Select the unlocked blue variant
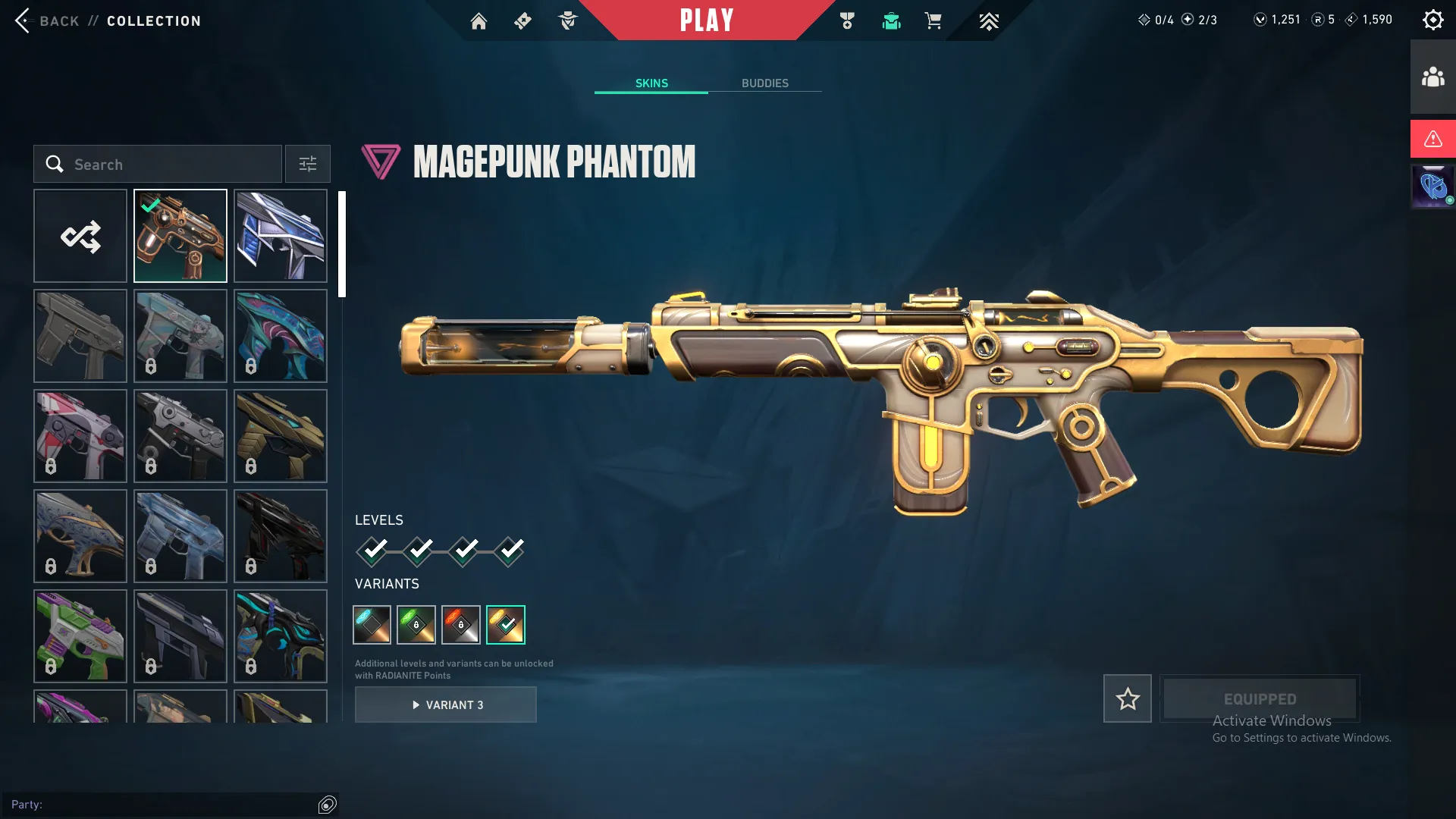The width and height of the screenshot is (1456, 819). pyautogui.click(x=372, y=624)
